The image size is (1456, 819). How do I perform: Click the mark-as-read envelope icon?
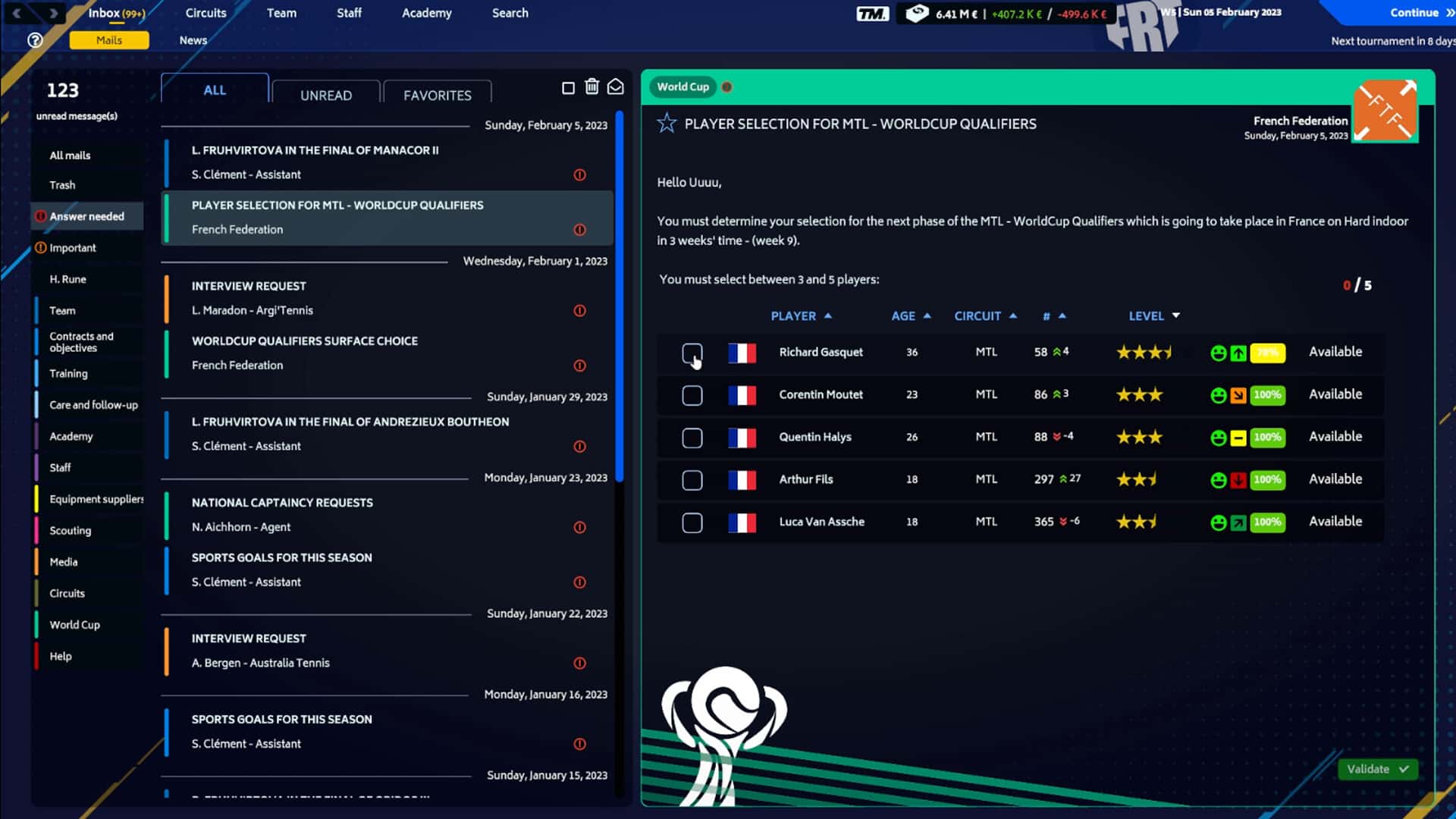coord(616,87)
